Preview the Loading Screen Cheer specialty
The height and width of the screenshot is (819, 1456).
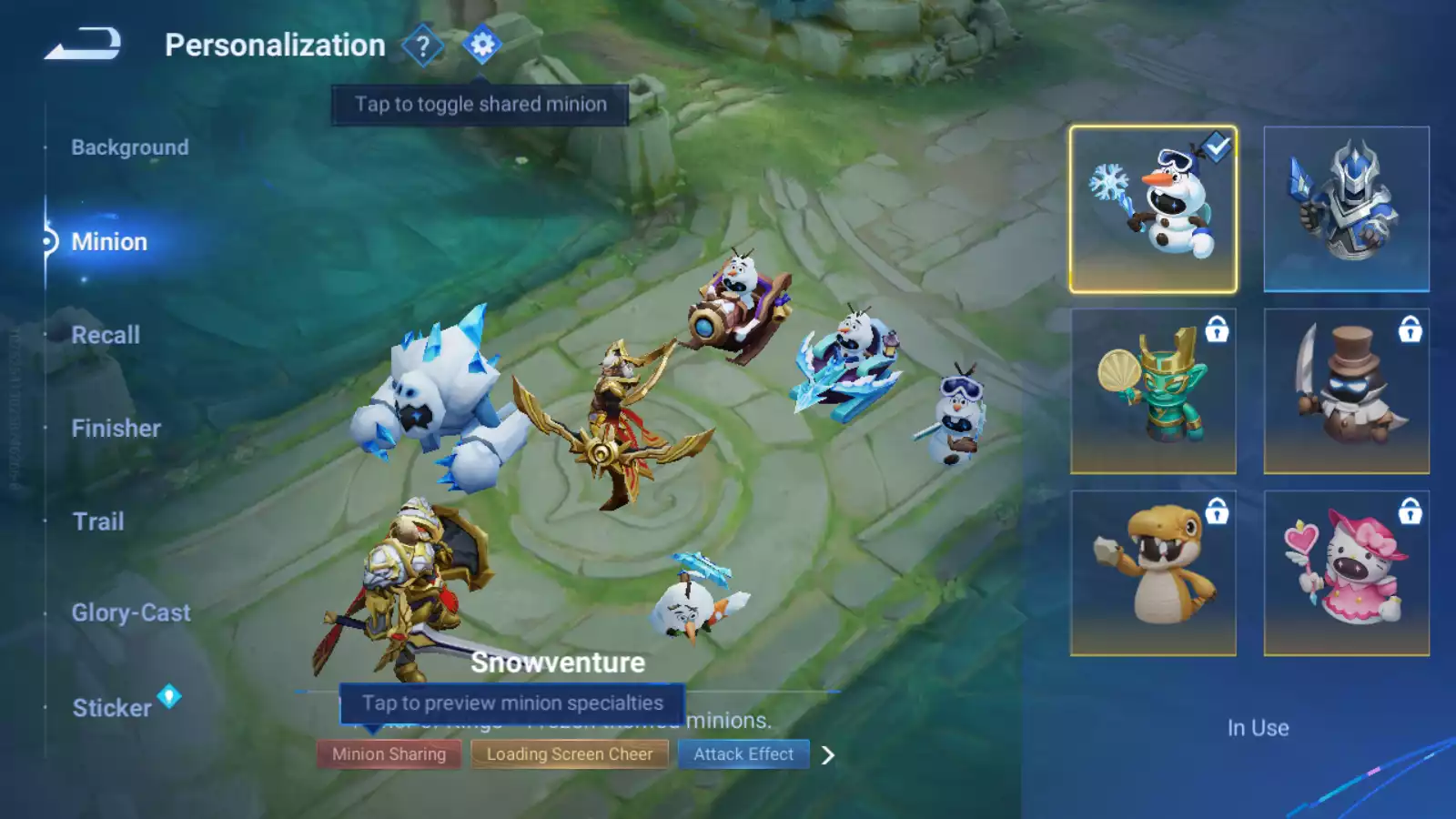569,754
